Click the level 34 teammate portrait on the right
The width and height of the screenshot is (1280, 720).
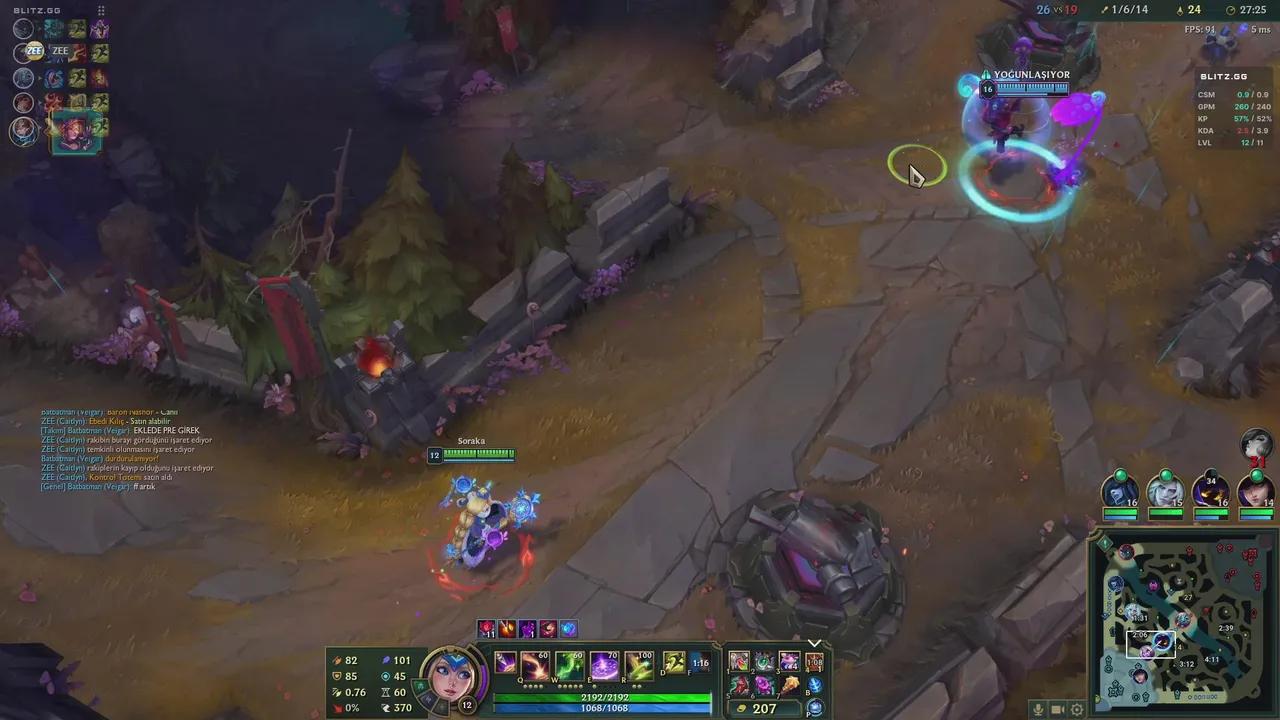[1209, 490]
